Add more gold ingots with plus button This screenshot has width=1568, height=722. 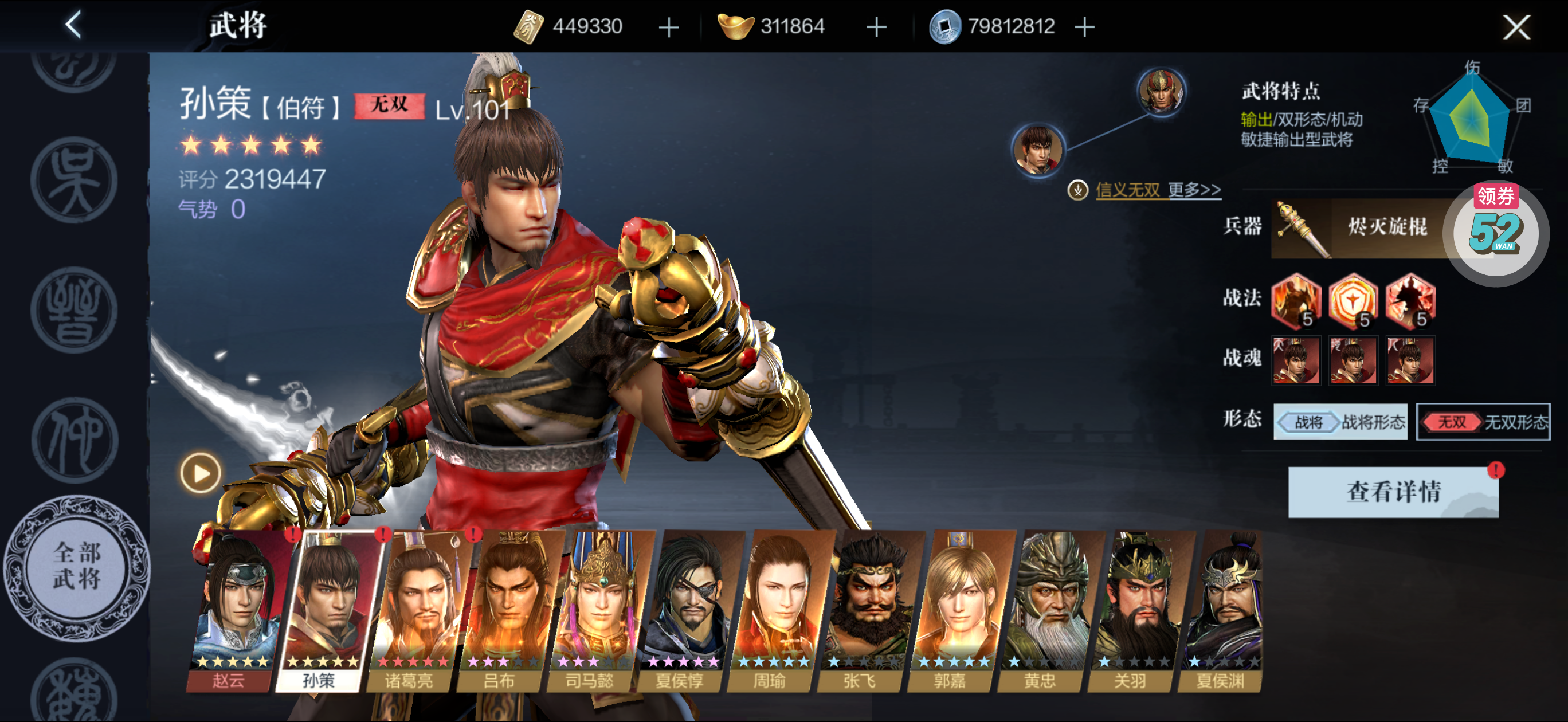coord(876,28)
